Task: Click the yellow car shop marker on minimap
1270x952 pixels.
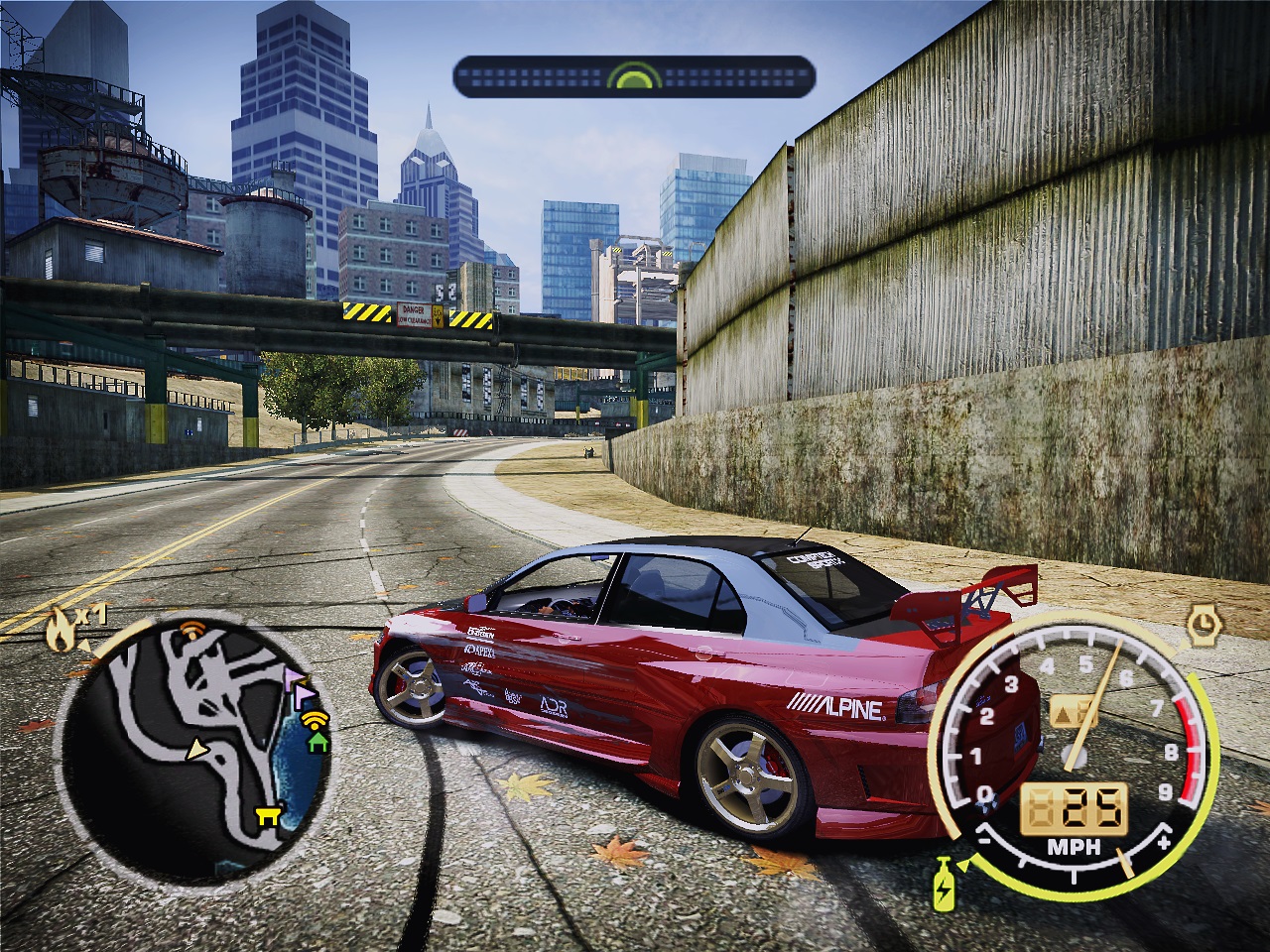Action: [266, 815]
